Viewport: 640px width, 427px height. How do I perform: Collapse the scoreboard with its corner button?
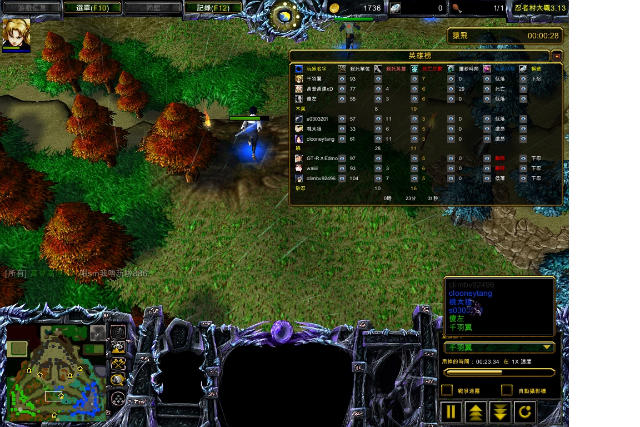pyautogui.click(x=556, y=57)
